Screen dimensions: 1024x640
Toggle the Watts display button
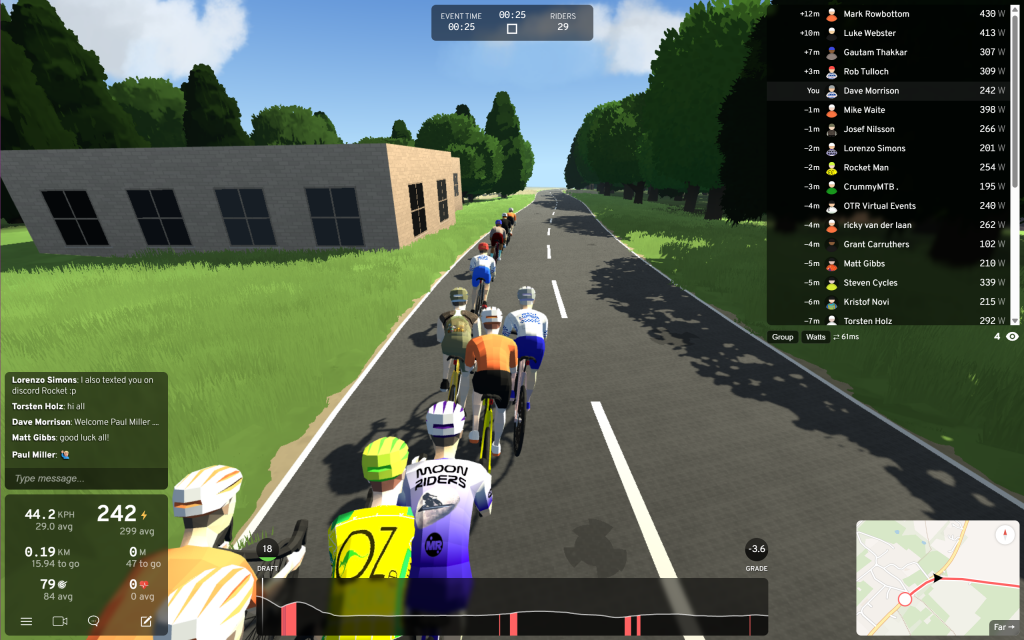click(816, 337)
